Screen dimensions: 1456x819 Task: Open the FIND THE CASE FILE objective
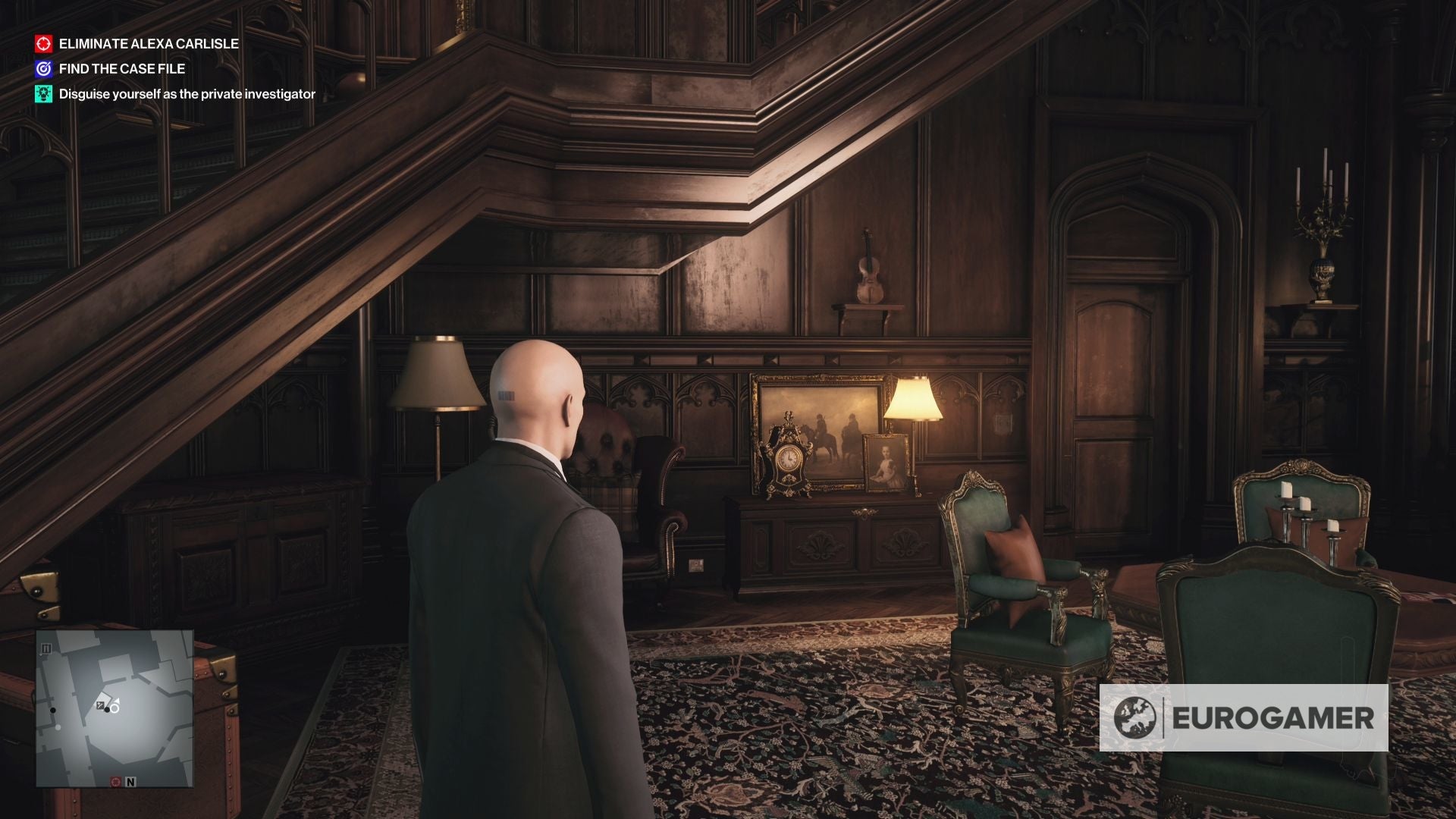coord(121,68)
